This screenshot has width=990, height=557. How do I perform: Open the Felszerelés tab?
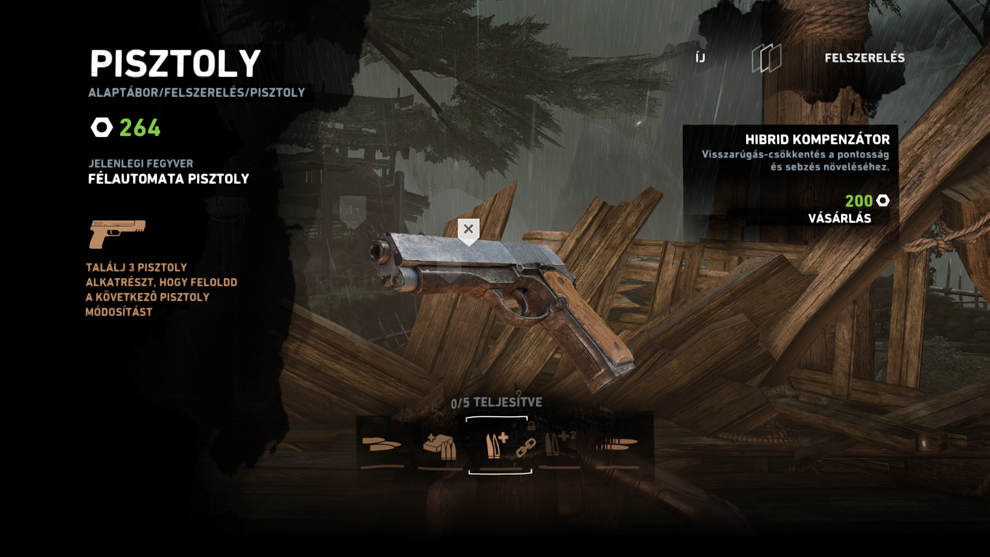864,58
